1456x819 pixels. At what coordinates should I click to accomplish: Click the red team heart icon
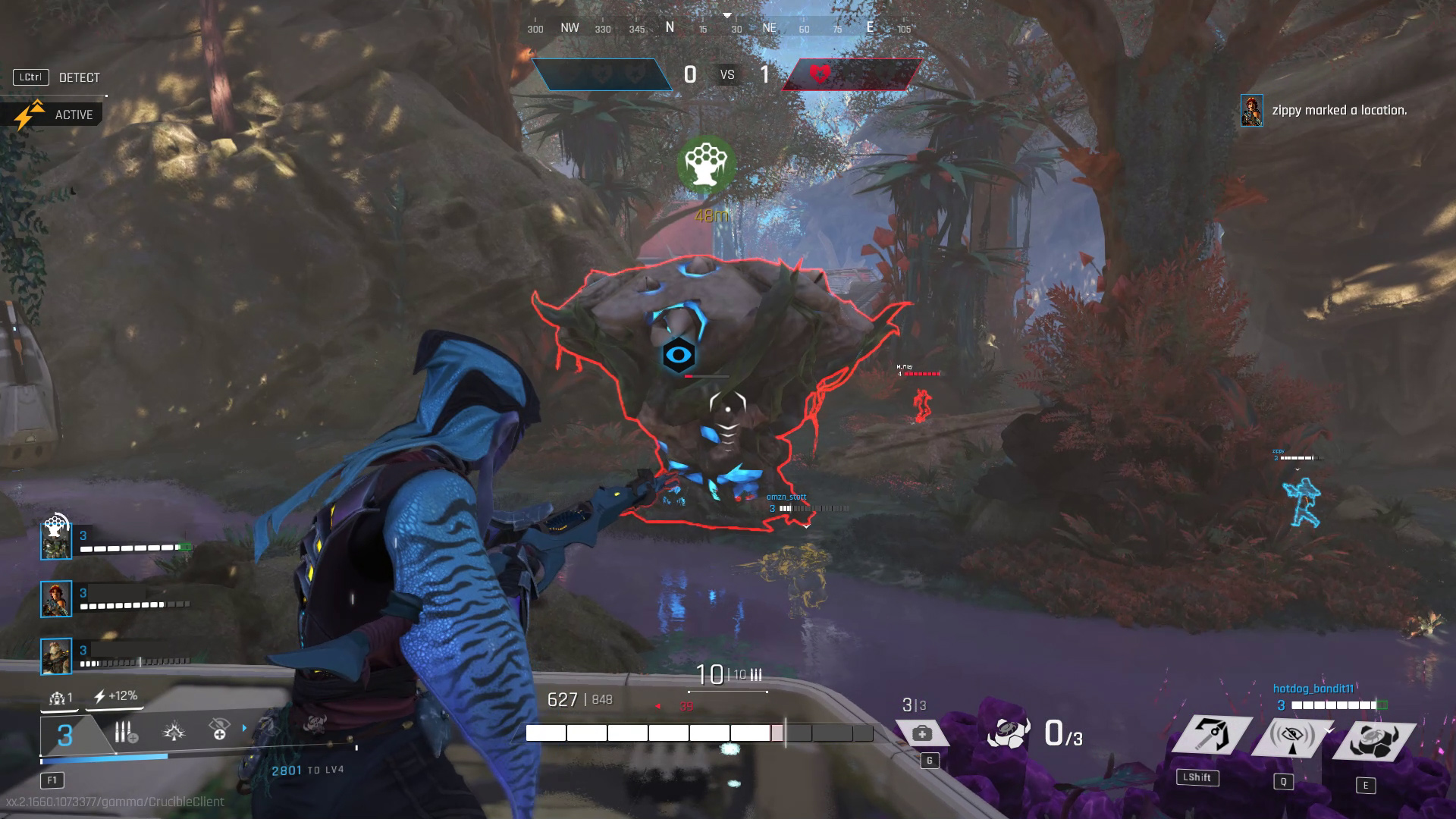[820, 74]
